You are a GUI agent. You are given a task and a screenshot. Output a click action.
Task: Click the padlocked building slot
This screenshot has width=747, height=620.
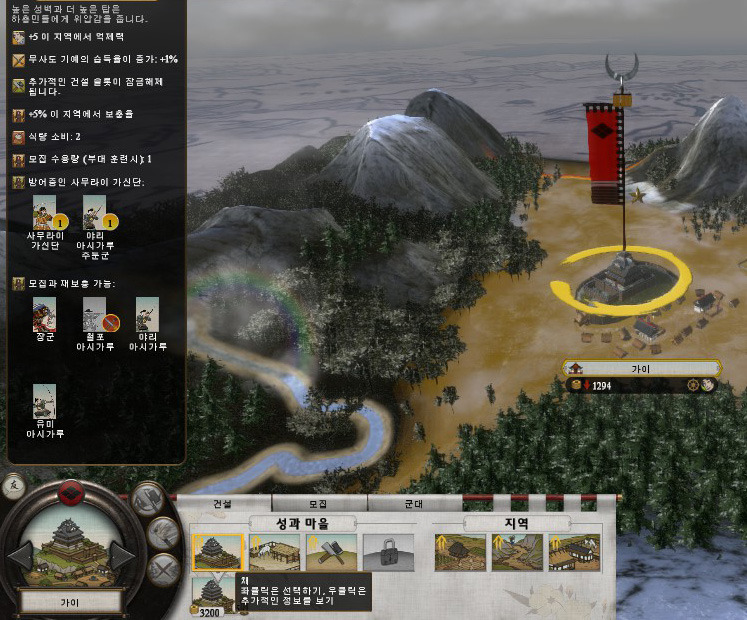coord(388,551)
